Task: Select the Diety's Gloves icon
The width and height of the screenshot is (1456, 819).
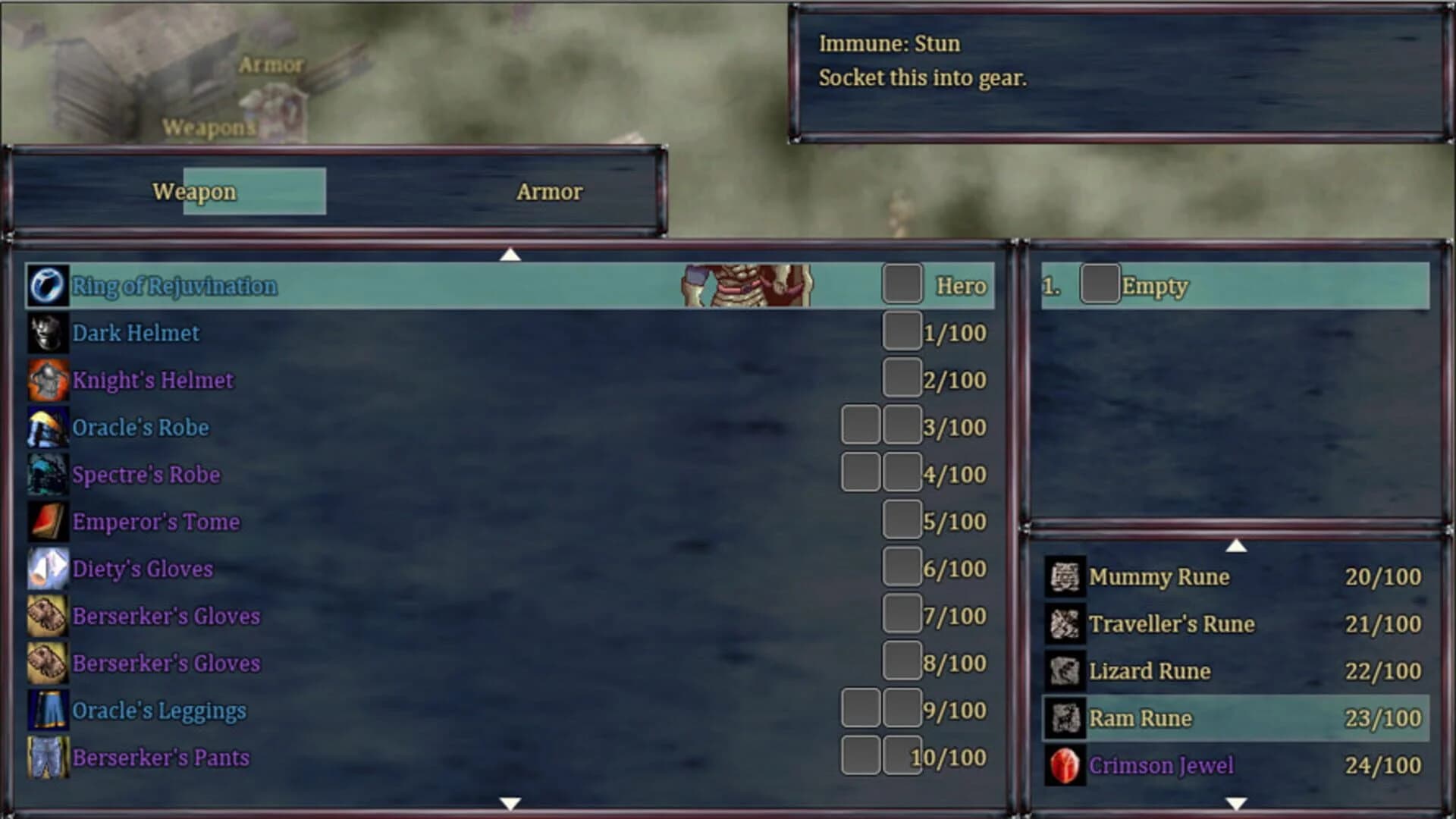Action: click(x=48, y=569)
